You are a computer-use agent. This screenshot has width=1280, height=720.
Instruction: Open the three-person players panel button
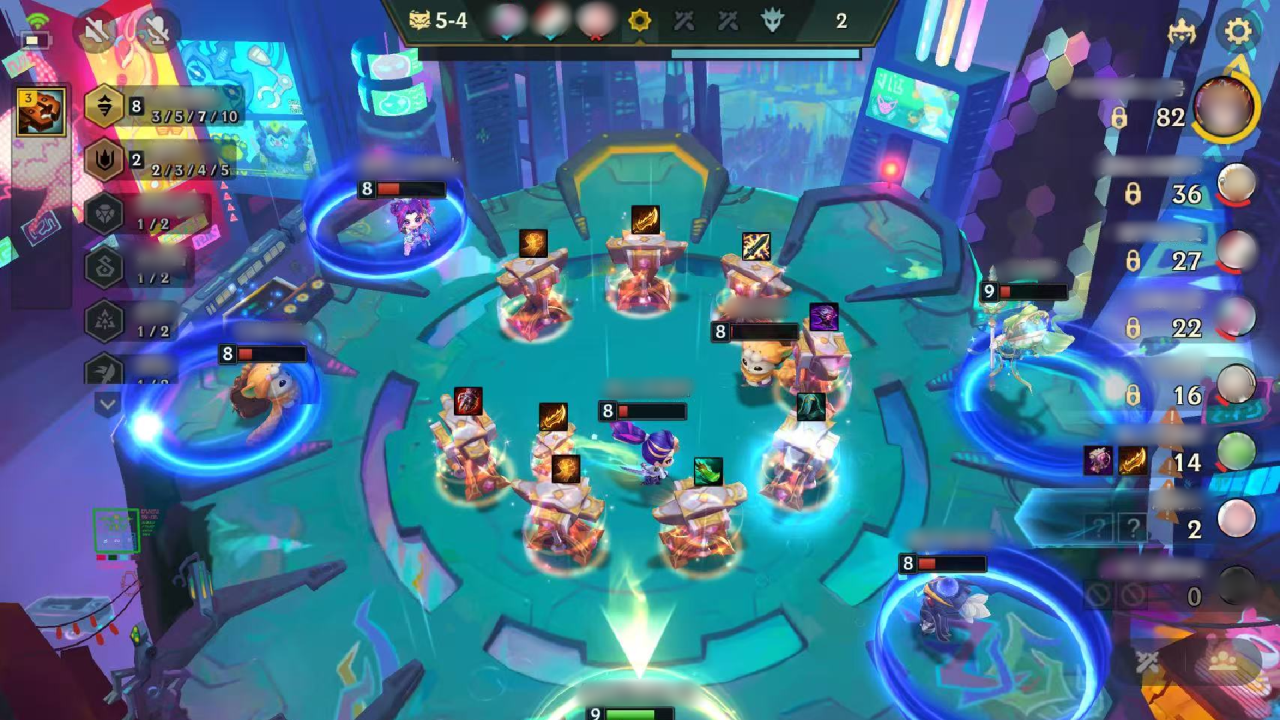1222,661
